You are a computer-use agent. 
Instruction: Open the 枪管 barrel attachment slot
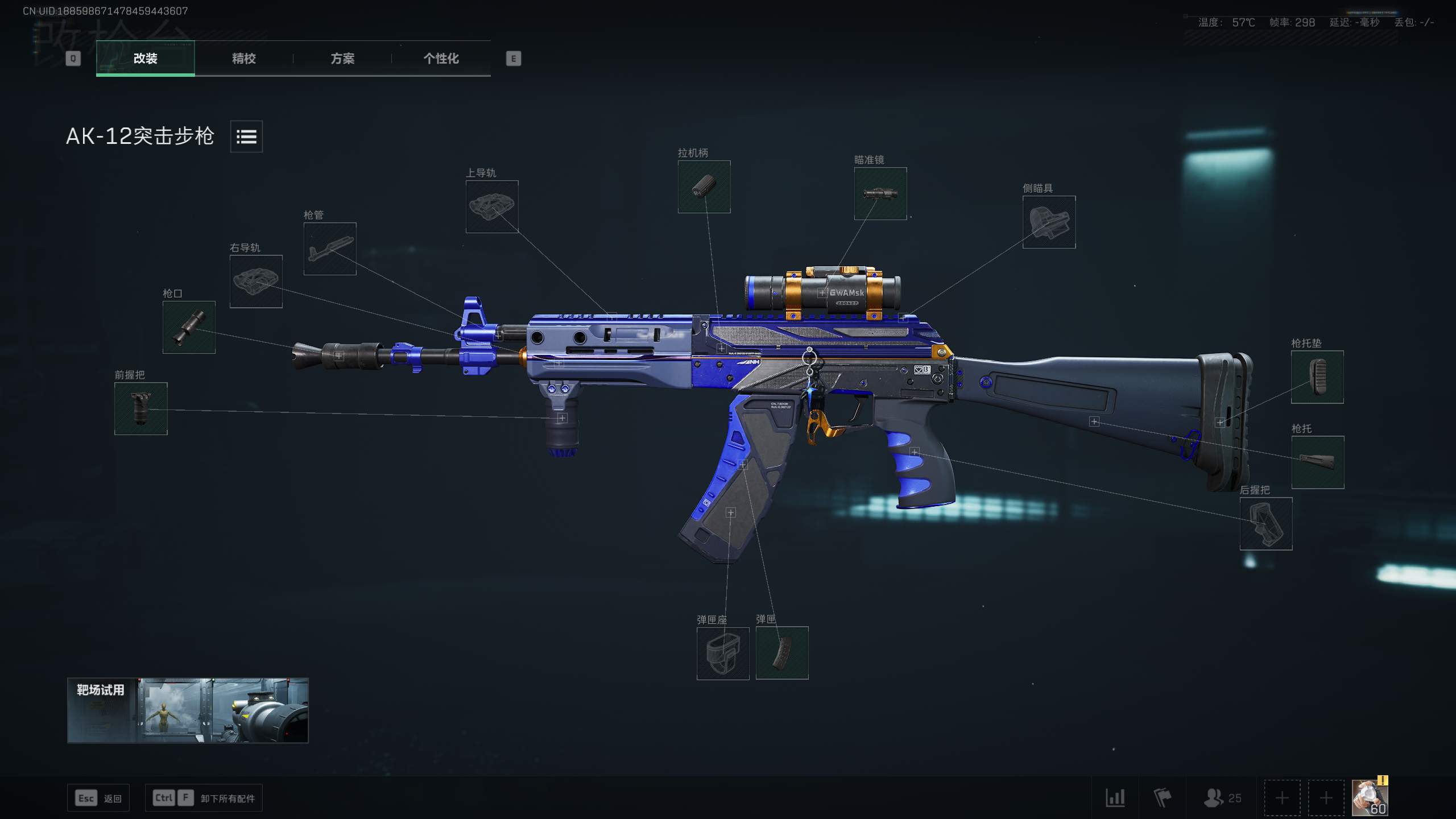(330, 249)
